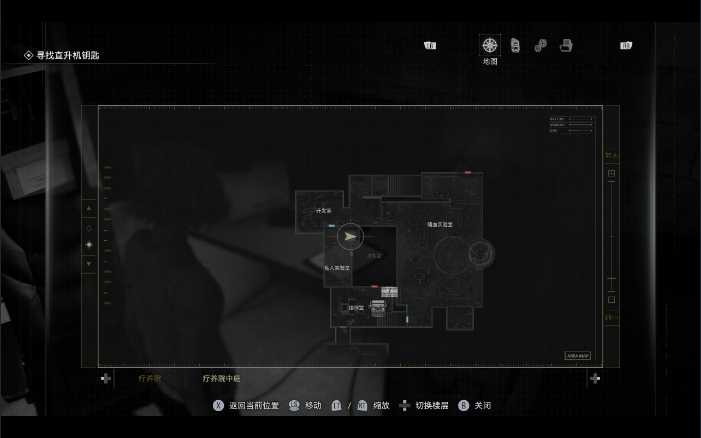Image resolution: width=701 pixels, height=438 pixels.
Task: Select the bottom floor arrow indicator
Action: pyautogui.click(x=89, y=264)
